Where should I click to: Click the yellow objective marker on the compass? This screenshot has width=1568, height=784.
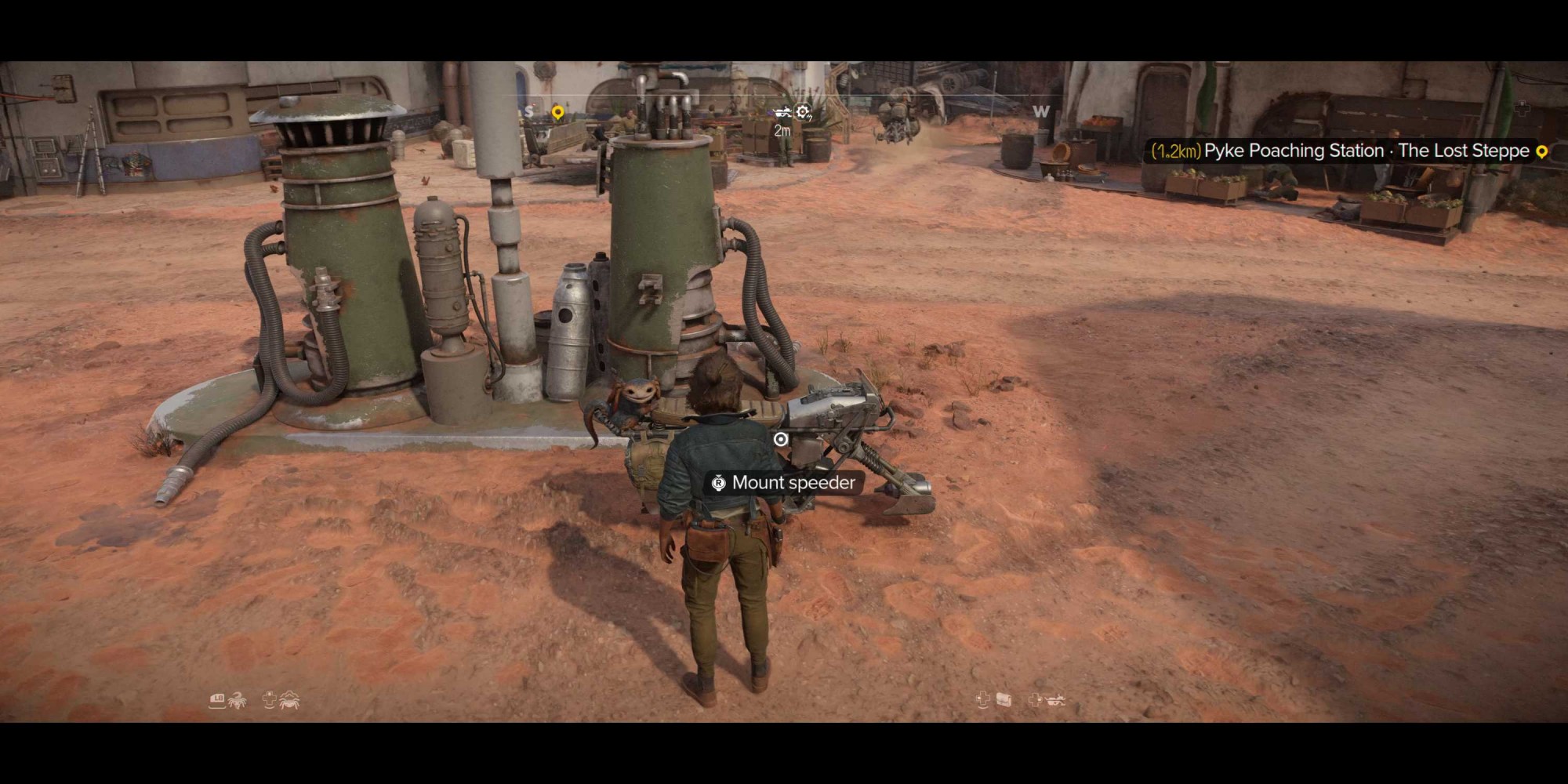557,113
